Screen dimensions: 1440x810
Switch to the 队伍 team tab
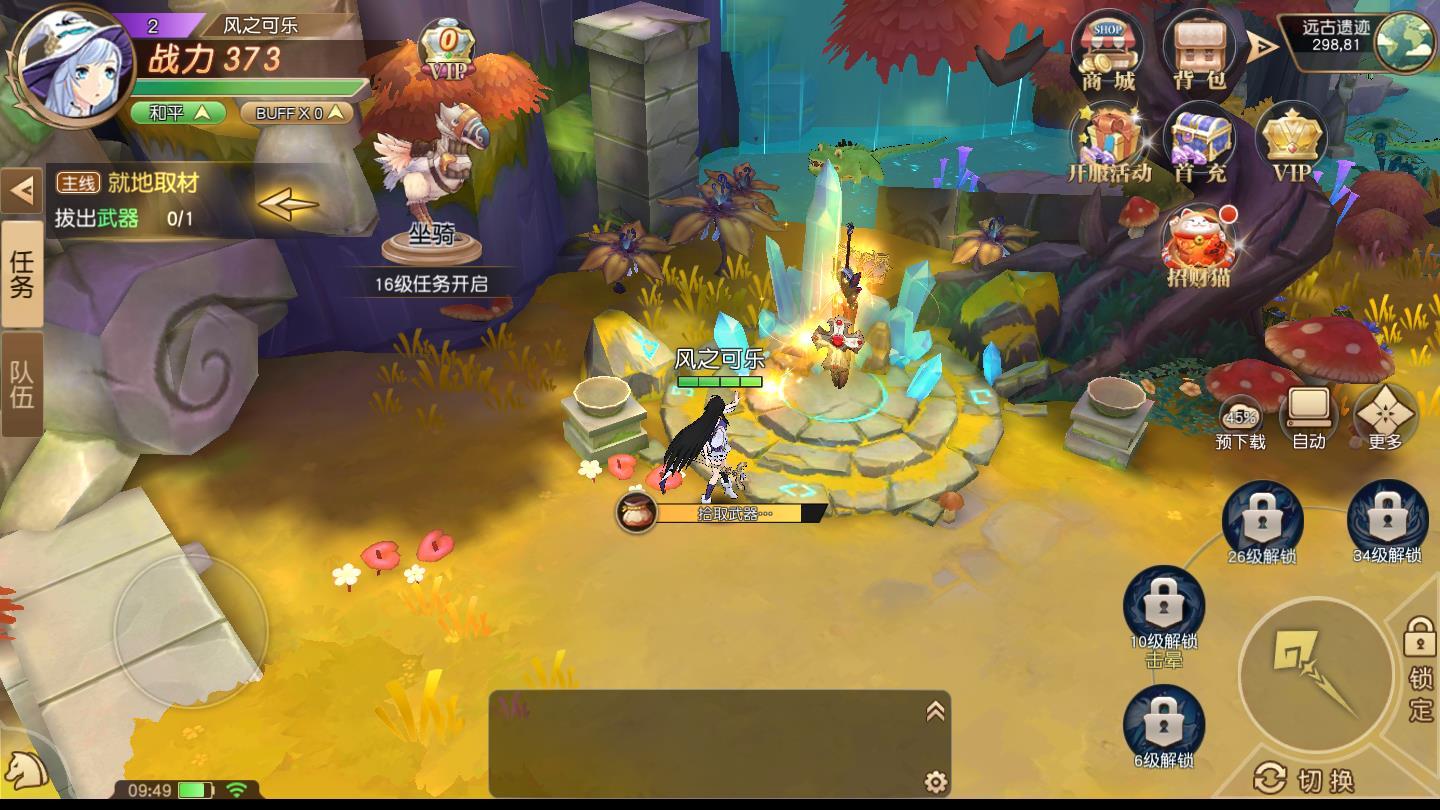pyautogui.click(x=22, y=384)
